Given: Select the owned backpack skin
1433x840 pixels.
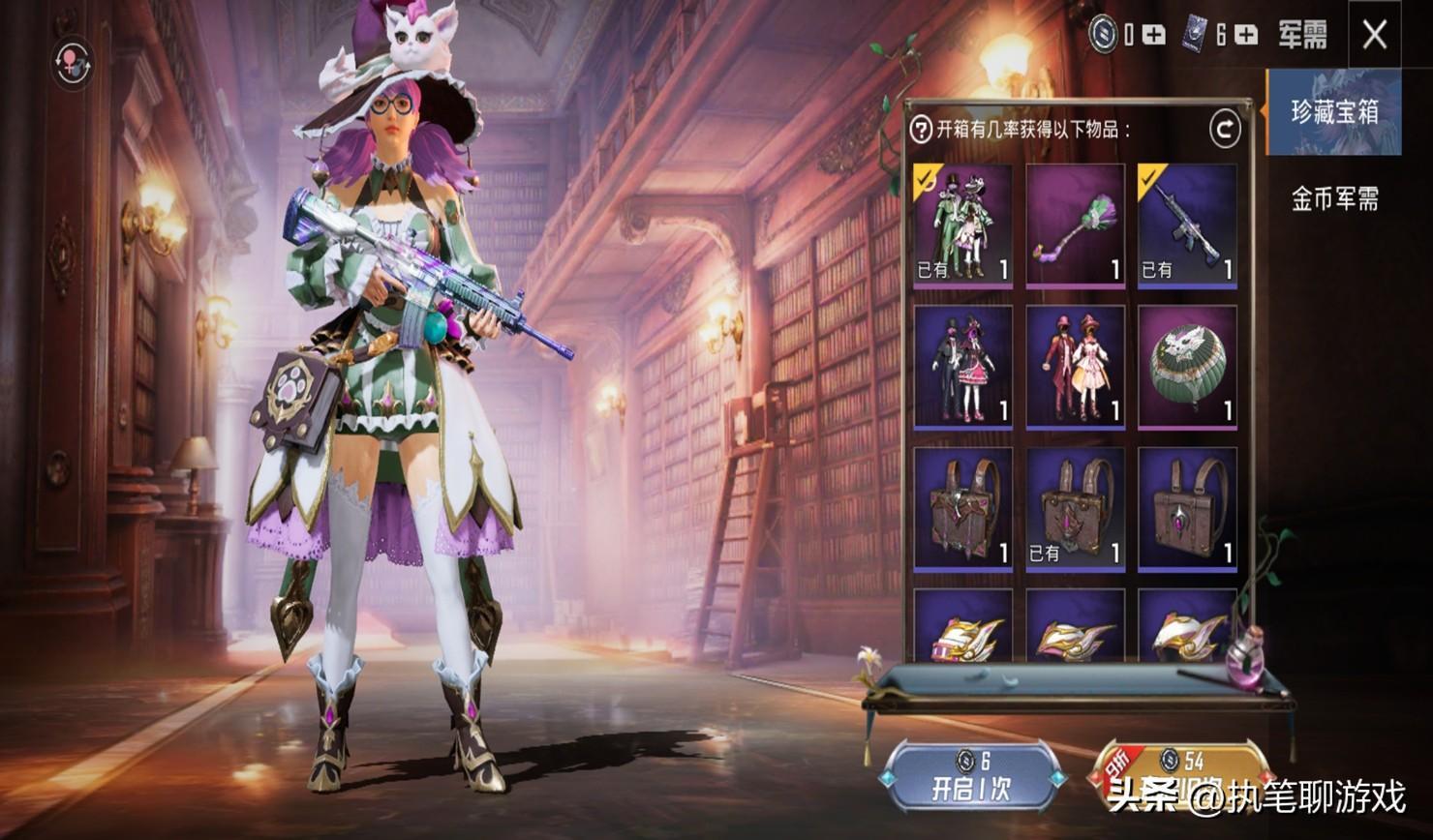Looking at the screenshot, I should click(1076, 508).
